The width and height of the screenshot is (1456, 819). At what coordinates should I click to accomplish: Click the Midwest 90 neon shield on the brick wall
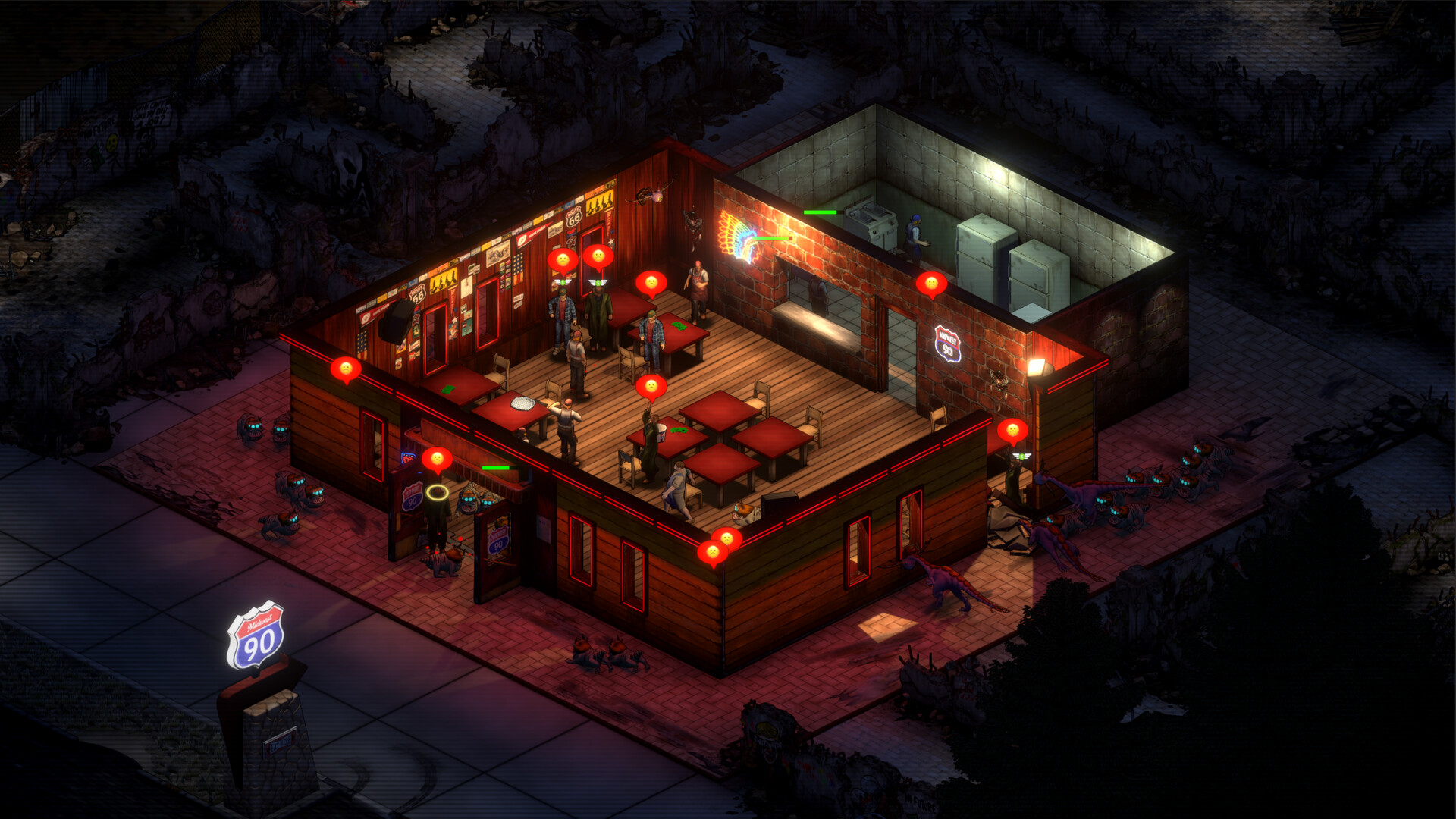(x=948, y=345)
